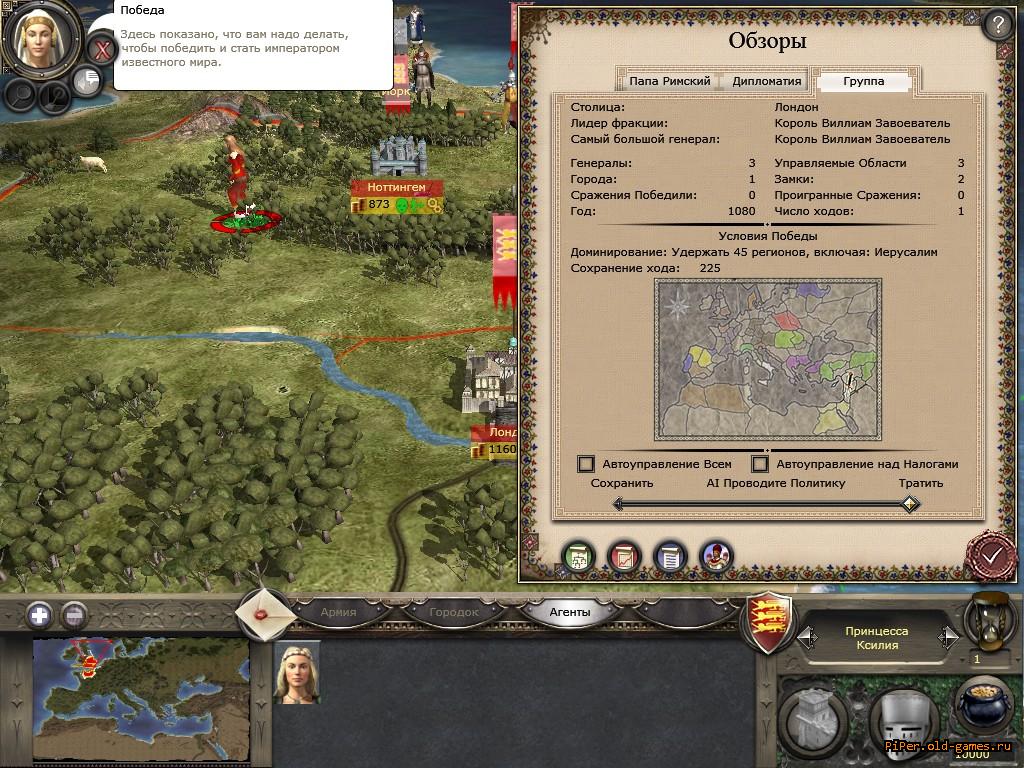Close the advisor with the red X
This screenshot has width=1024, height=768.
click(x=101, y=48)
